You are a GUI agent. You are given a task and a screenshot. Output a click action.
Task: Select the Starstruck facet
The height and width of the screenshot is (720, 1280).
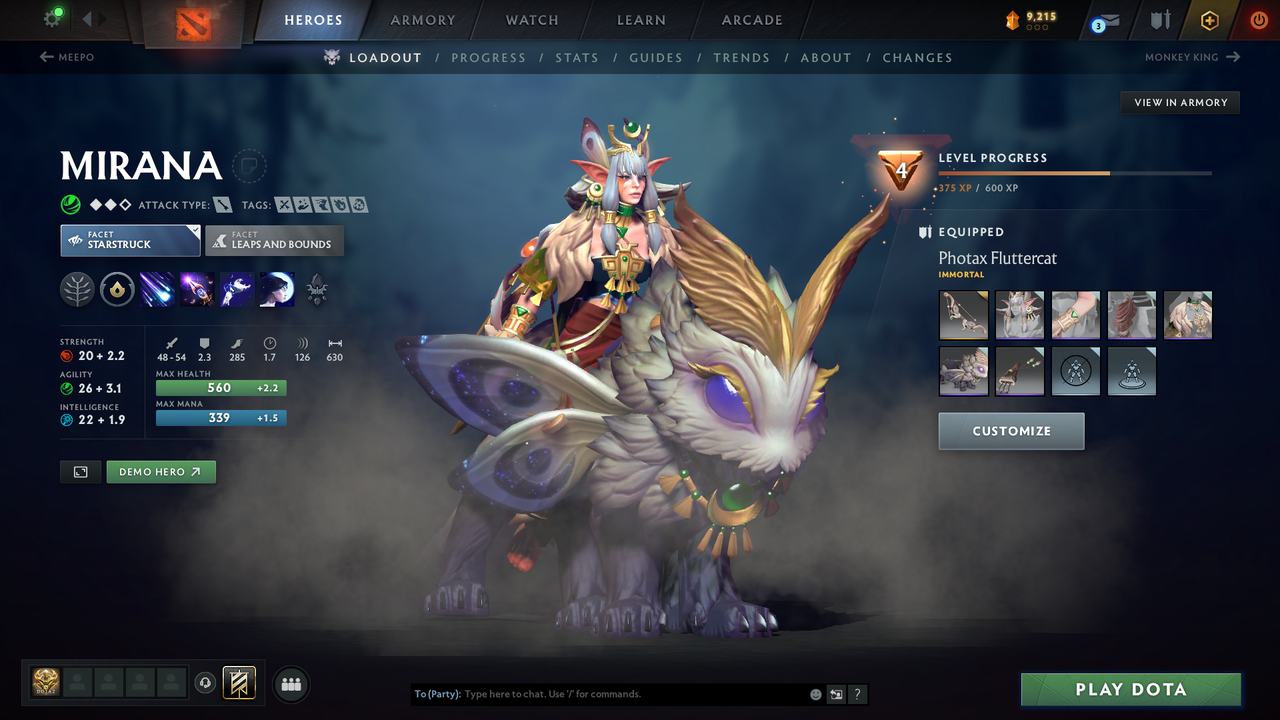coord(129,240)
